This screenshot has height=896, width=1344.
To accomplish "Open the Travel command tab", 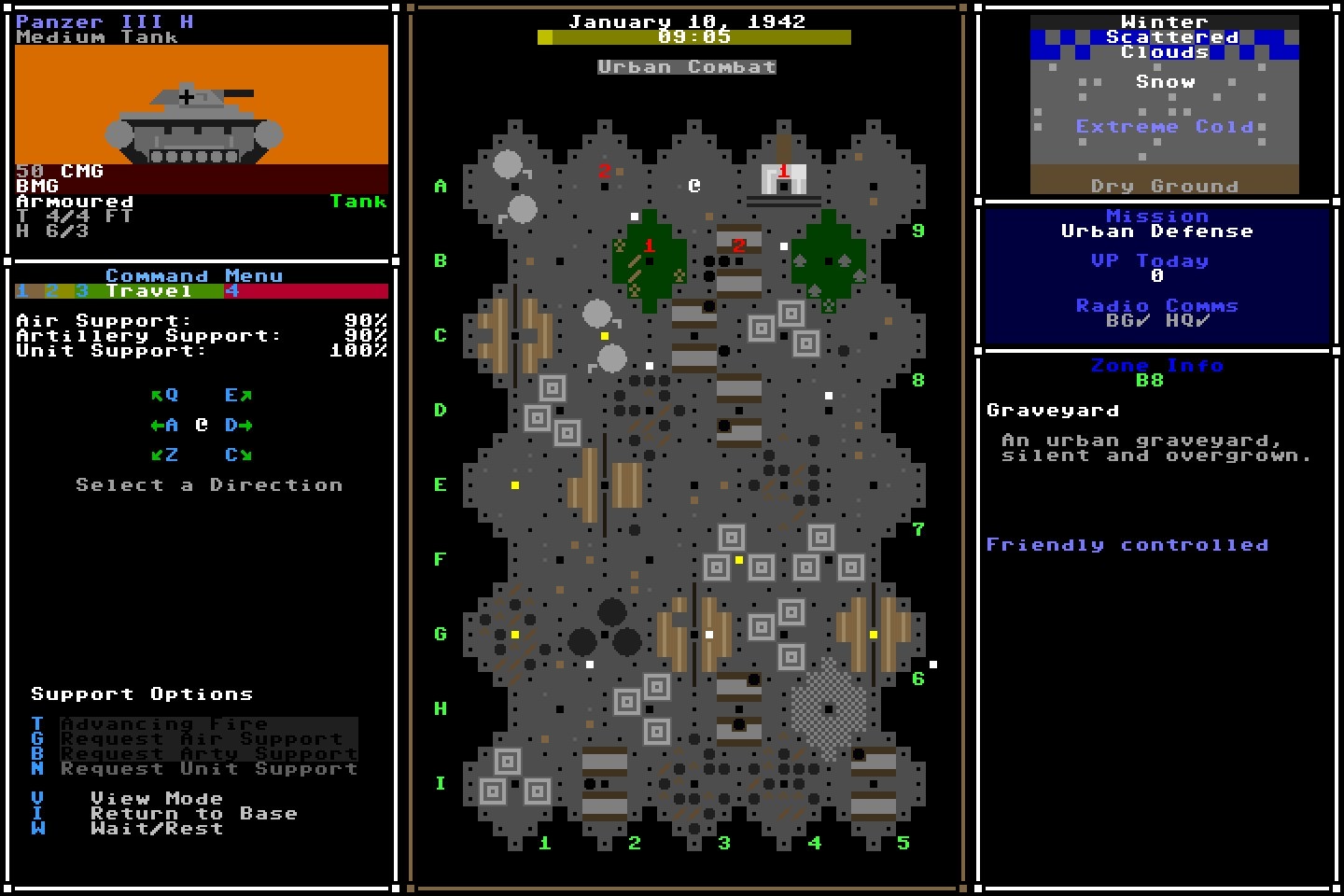I will tap(149, 290).
